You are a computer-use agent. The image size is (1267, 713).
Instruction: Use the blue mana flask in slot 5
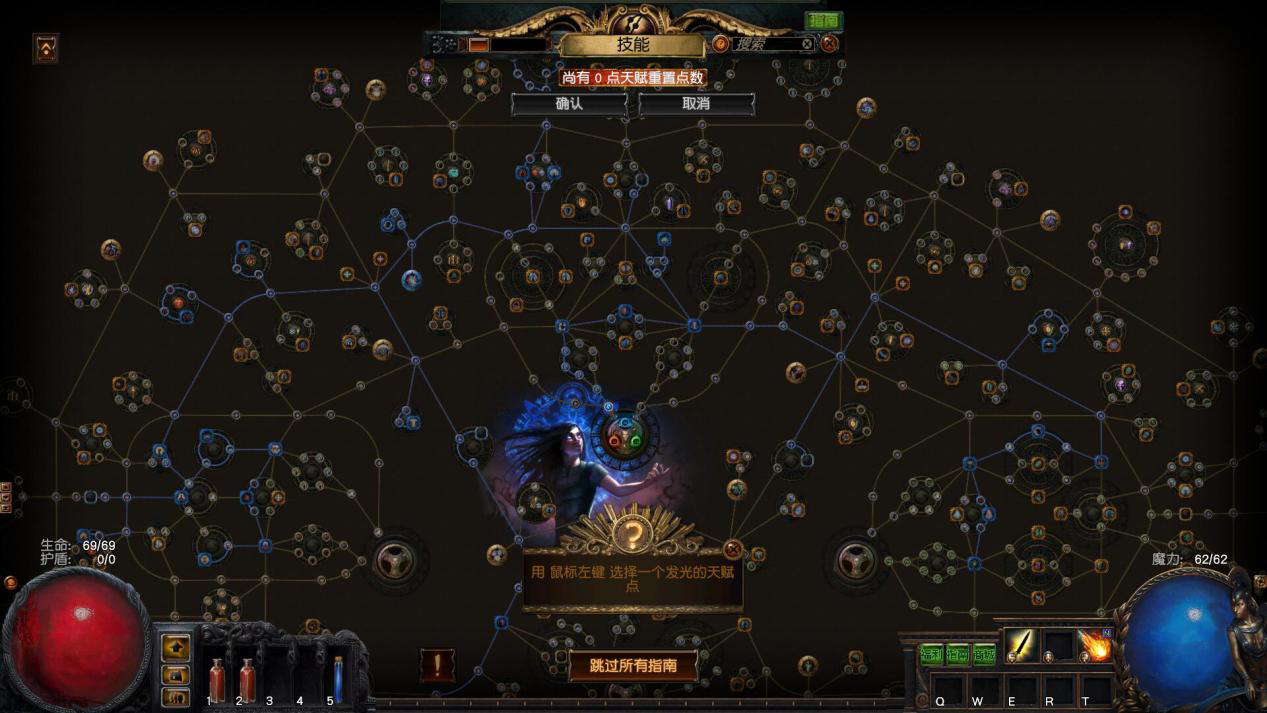pos(338,679)
